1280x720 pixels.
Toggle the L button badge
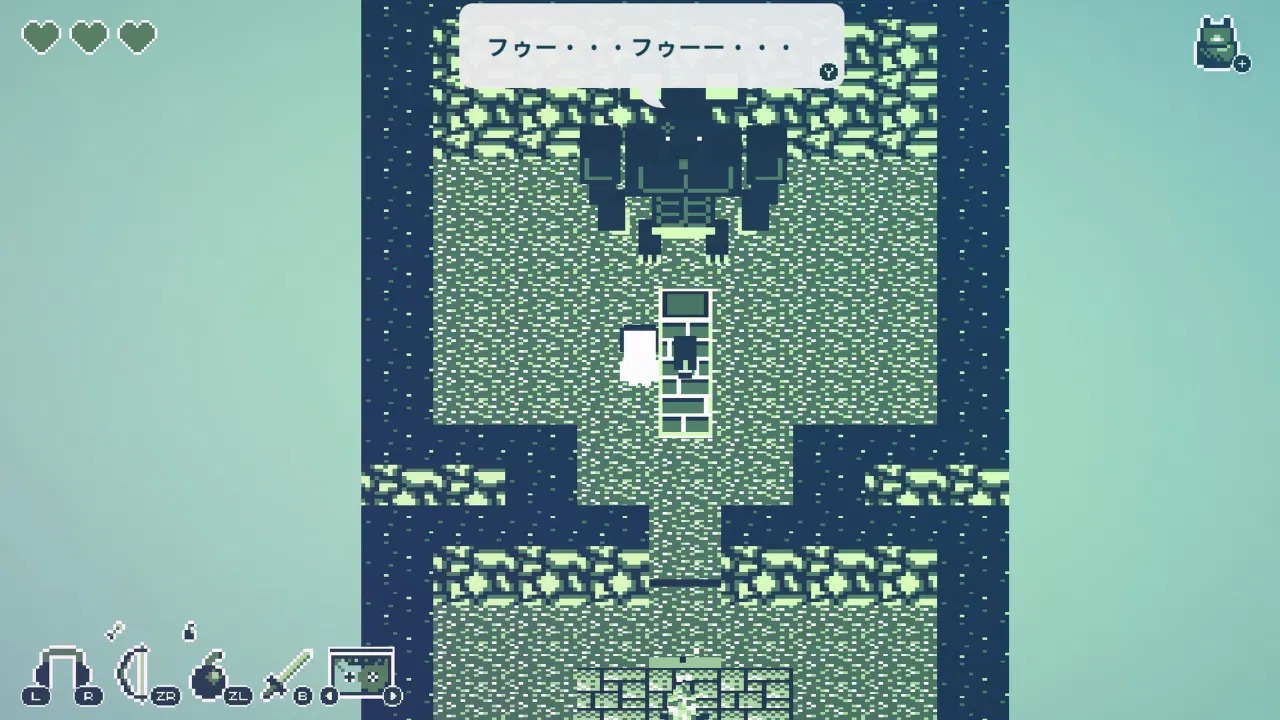pos(35,695)
